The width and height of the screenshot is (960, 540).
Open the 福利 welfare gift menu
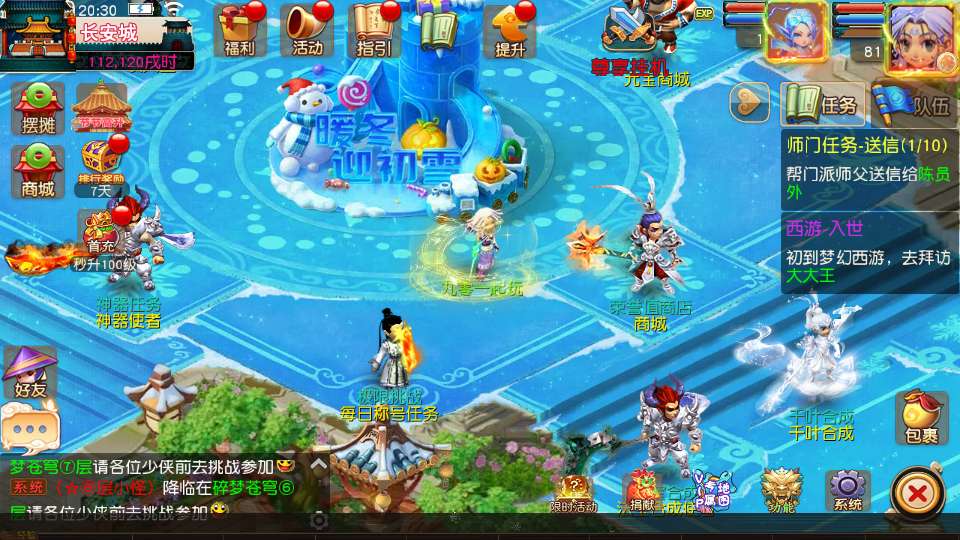(x=240, y=28)
